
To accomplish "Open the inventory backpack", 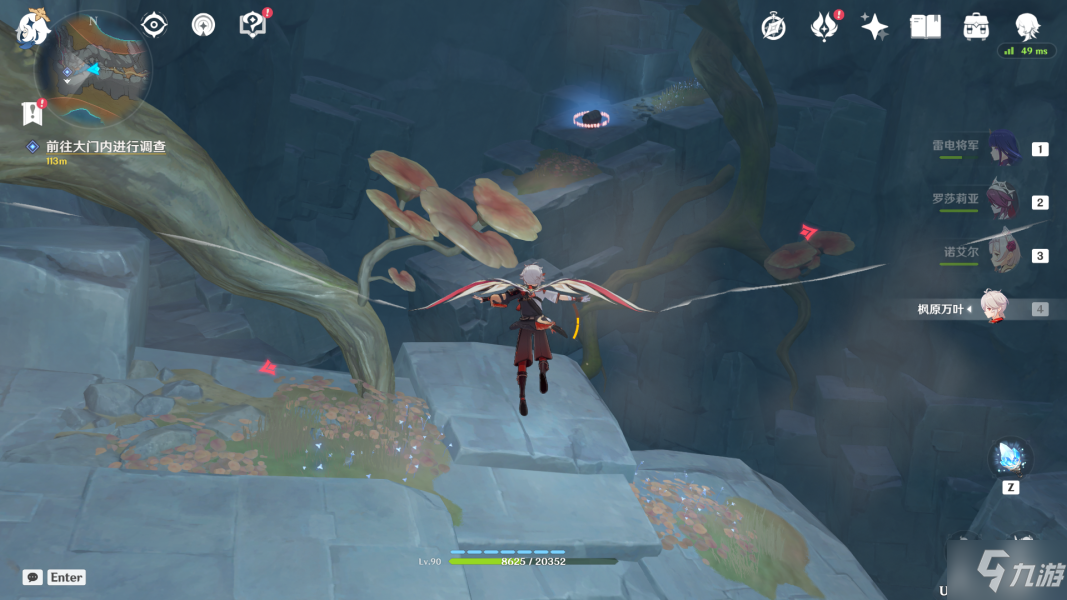I will pyautogui.click(x=976, y=27).
